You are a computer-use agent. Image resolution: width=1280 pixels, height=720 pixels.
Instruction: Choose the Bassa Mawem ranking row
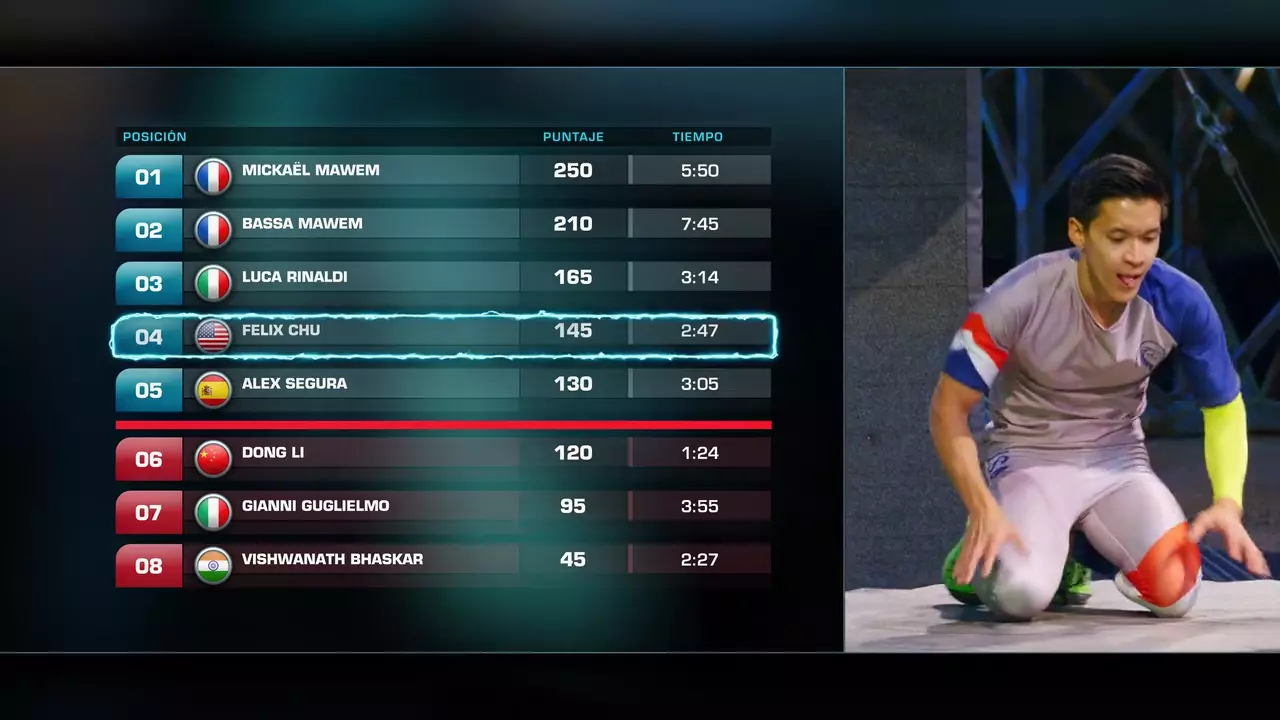coord(443,224)
